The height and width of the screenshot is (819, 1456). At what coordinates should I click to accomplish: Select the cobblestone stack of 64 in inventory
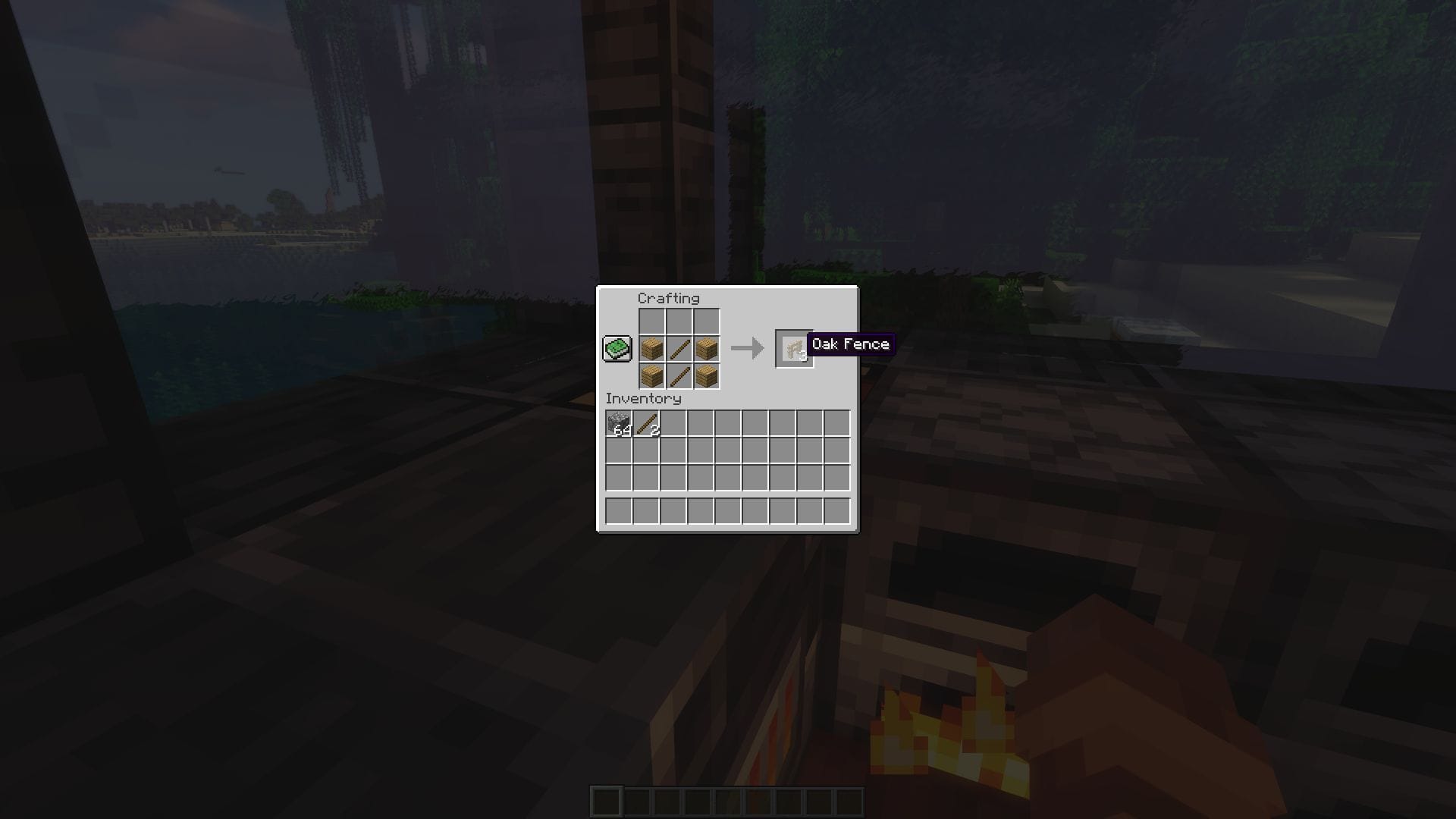(x=617, y=422)
